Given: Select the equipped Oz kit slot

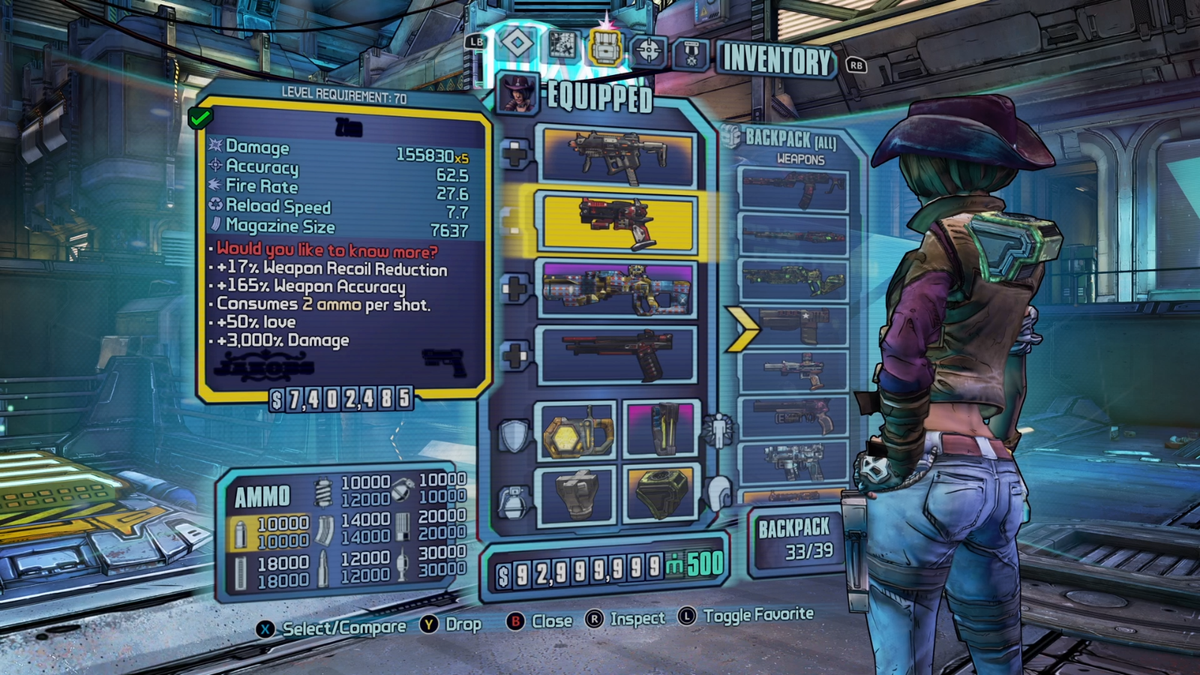Looking at the screenshot, I should pyautogui.click(x=659, y=492).
